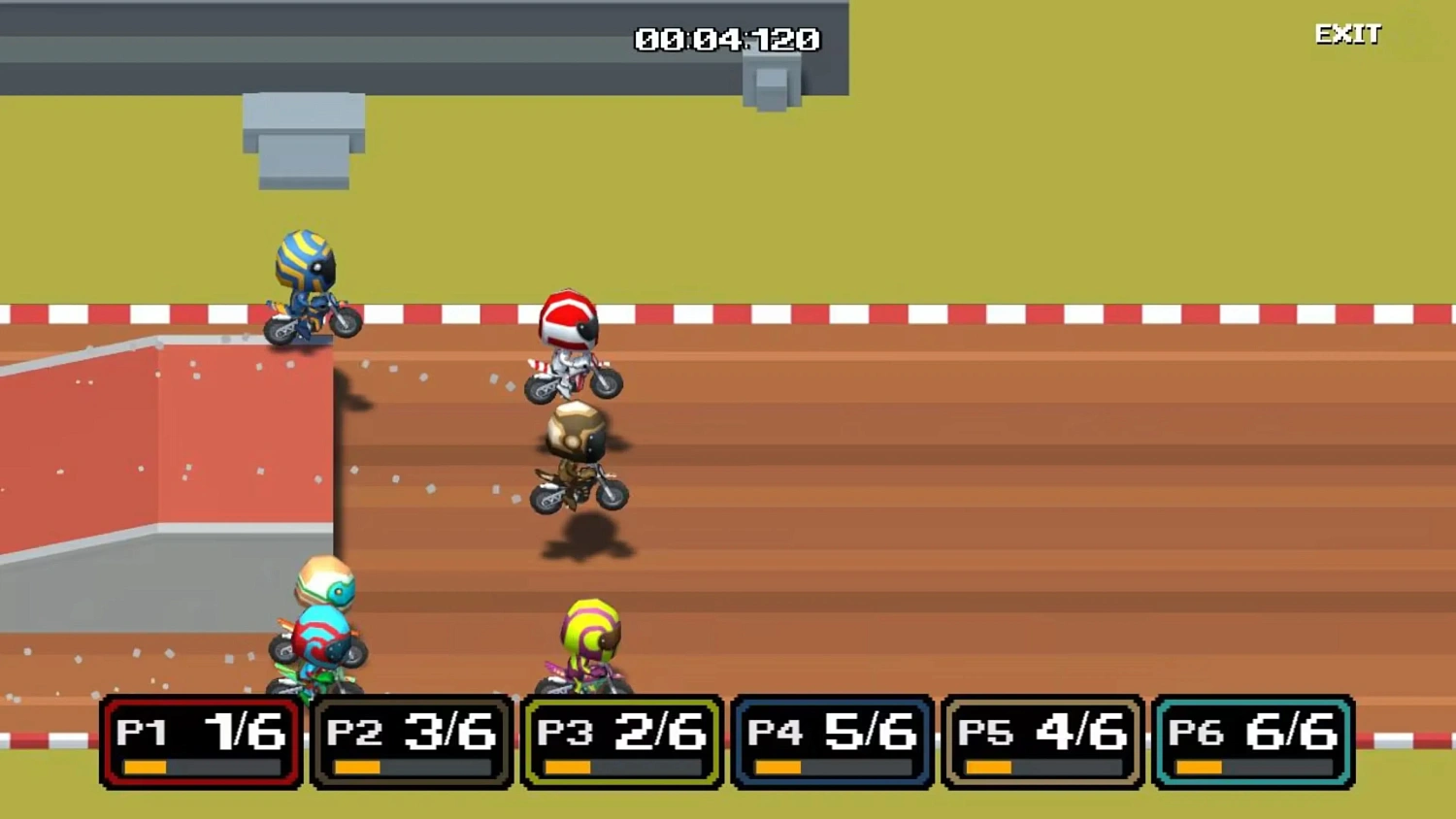Image resolution: width=1456 pixels, height=819 pixels.
Task: Click the EXIT button to leave the race
Action: click(1347, 35)
